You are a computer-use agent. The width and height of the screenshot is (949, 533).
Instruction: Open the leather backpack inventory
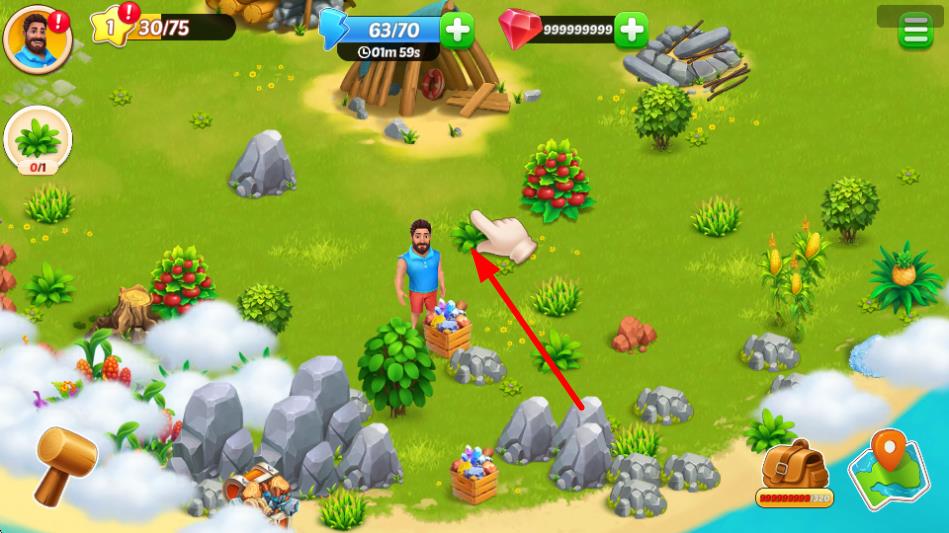click(x=794, y=468)
